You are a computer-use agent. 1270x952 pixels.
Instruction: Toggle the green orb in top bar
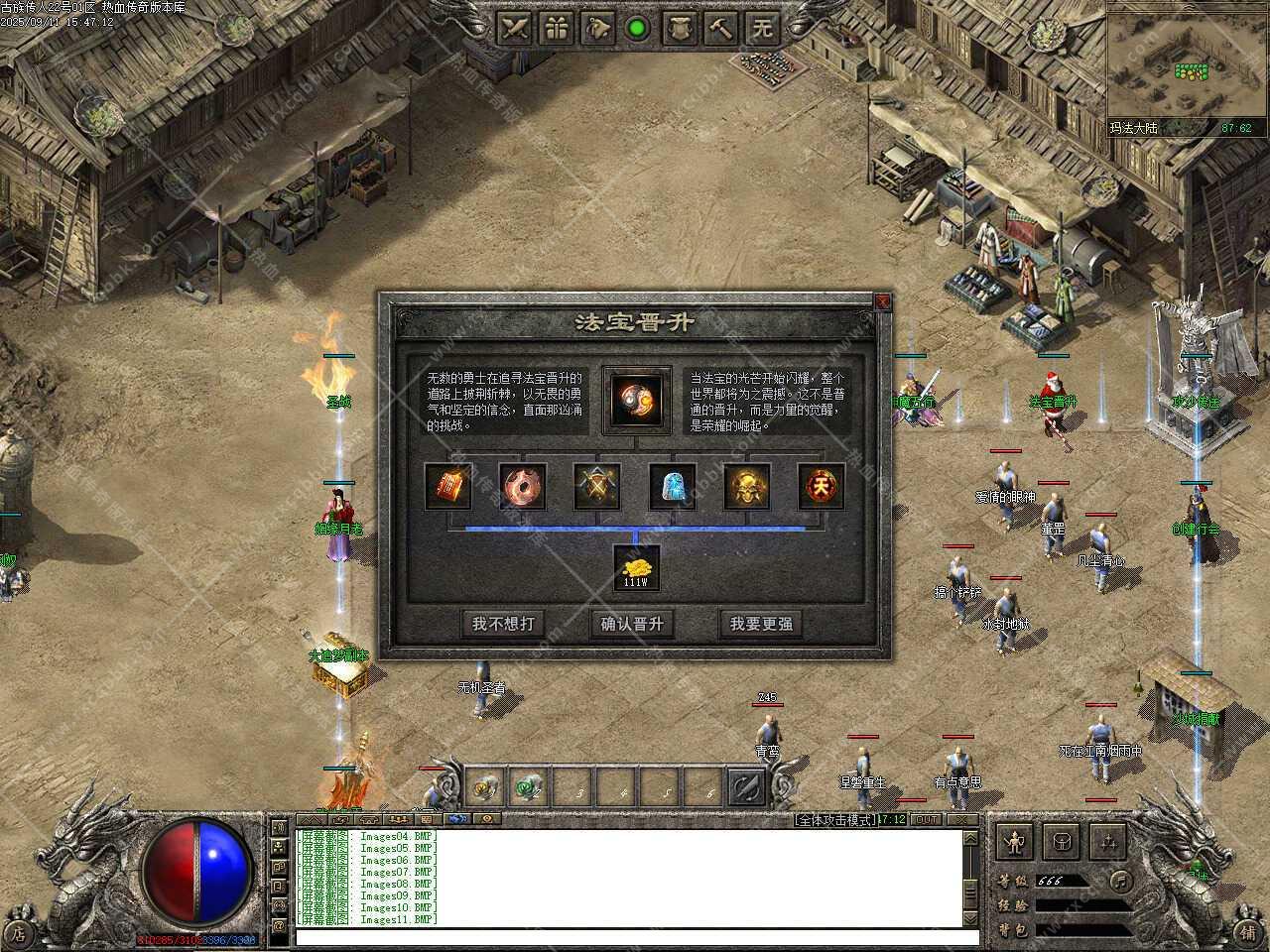click(x=637, y=28)
